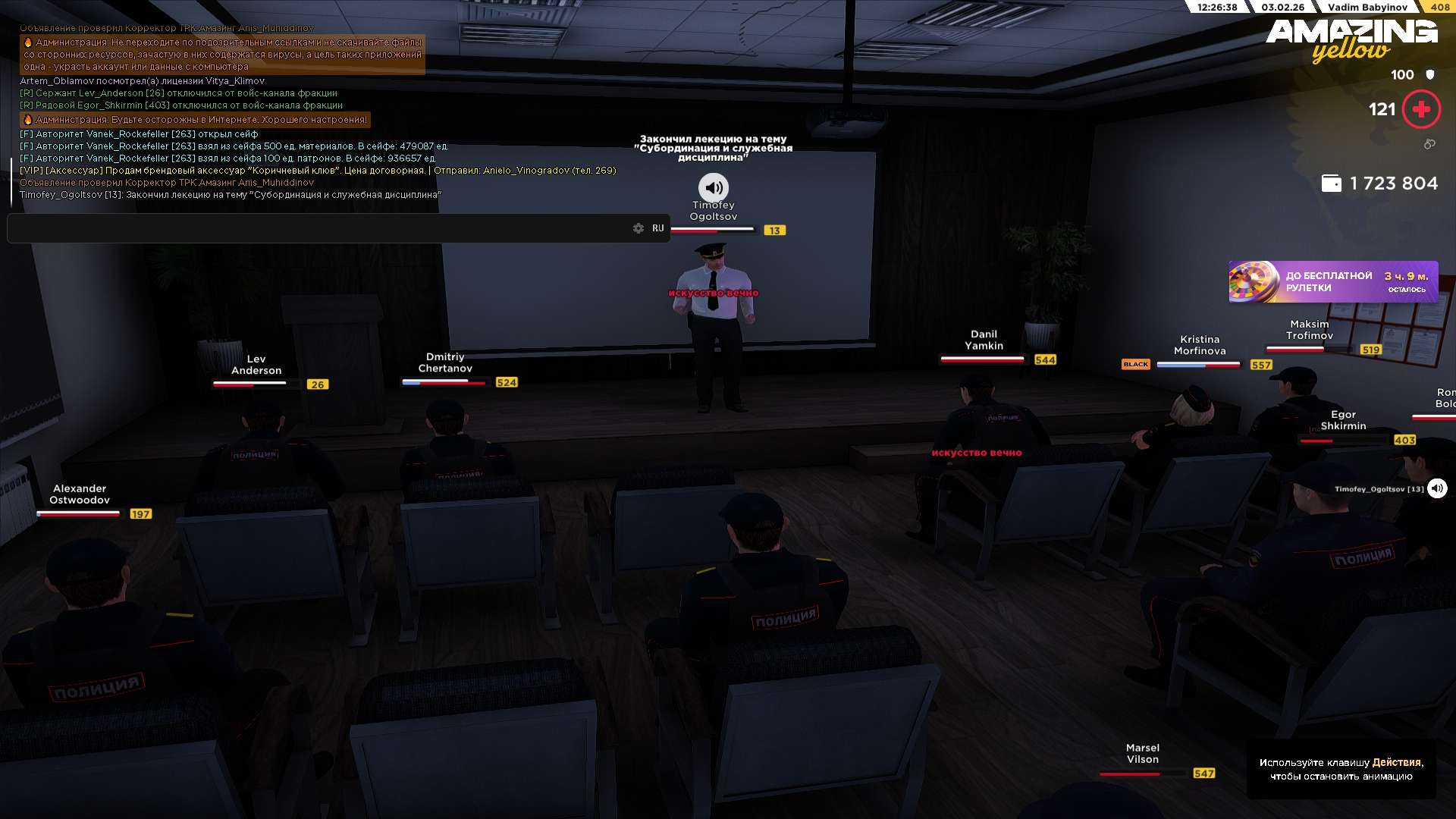Switch the RU chat language indicator
The height and width of the screenshot is (819, 1456).
tap(657, 228)
